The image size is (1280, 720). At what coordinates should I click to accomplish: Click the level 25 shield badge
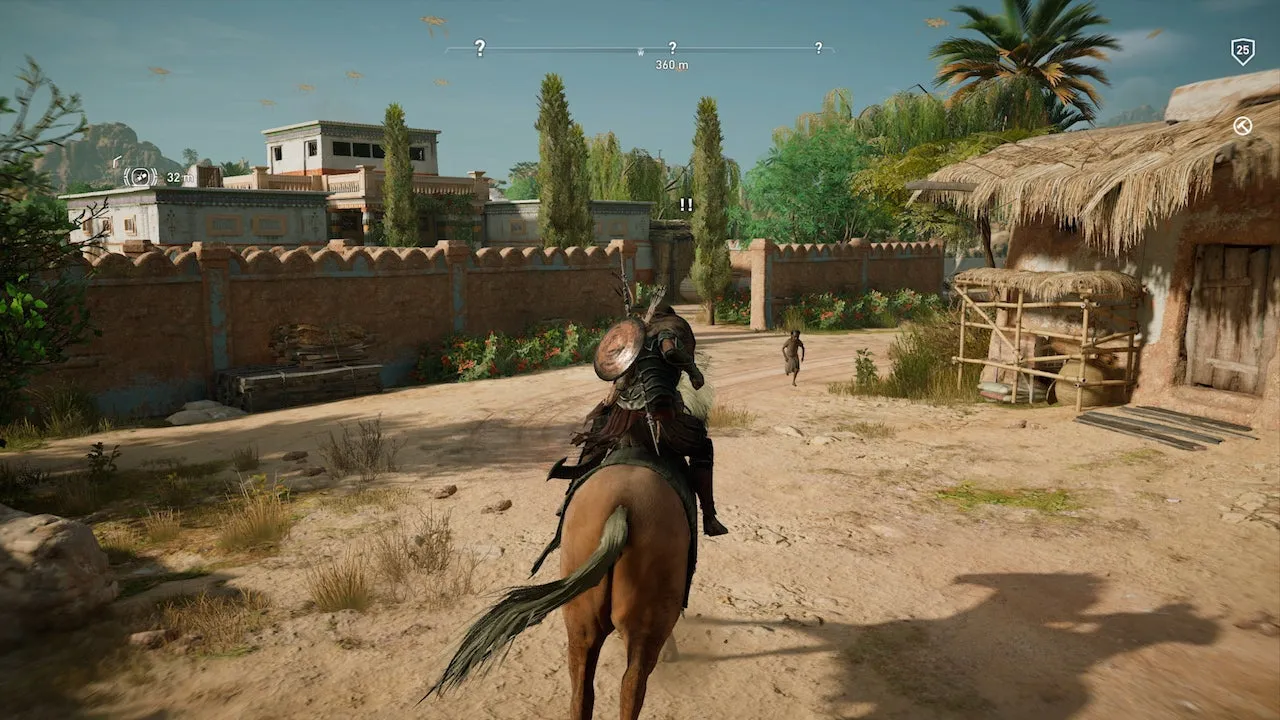pyautogui.click(x=1242, y=50)
